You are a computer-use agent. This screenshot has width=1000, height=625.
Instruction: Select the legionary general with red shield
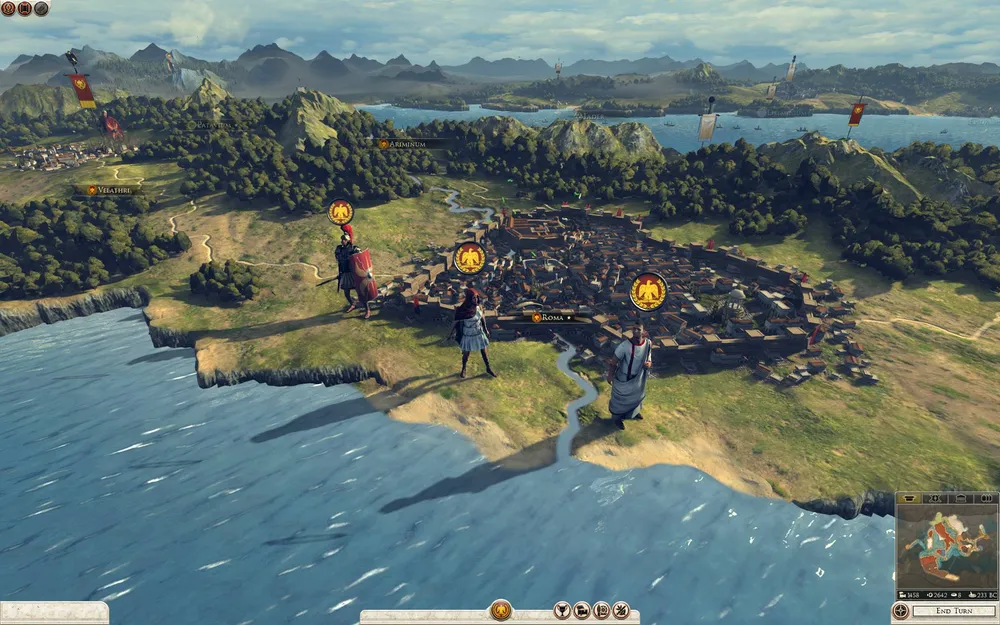353,270
